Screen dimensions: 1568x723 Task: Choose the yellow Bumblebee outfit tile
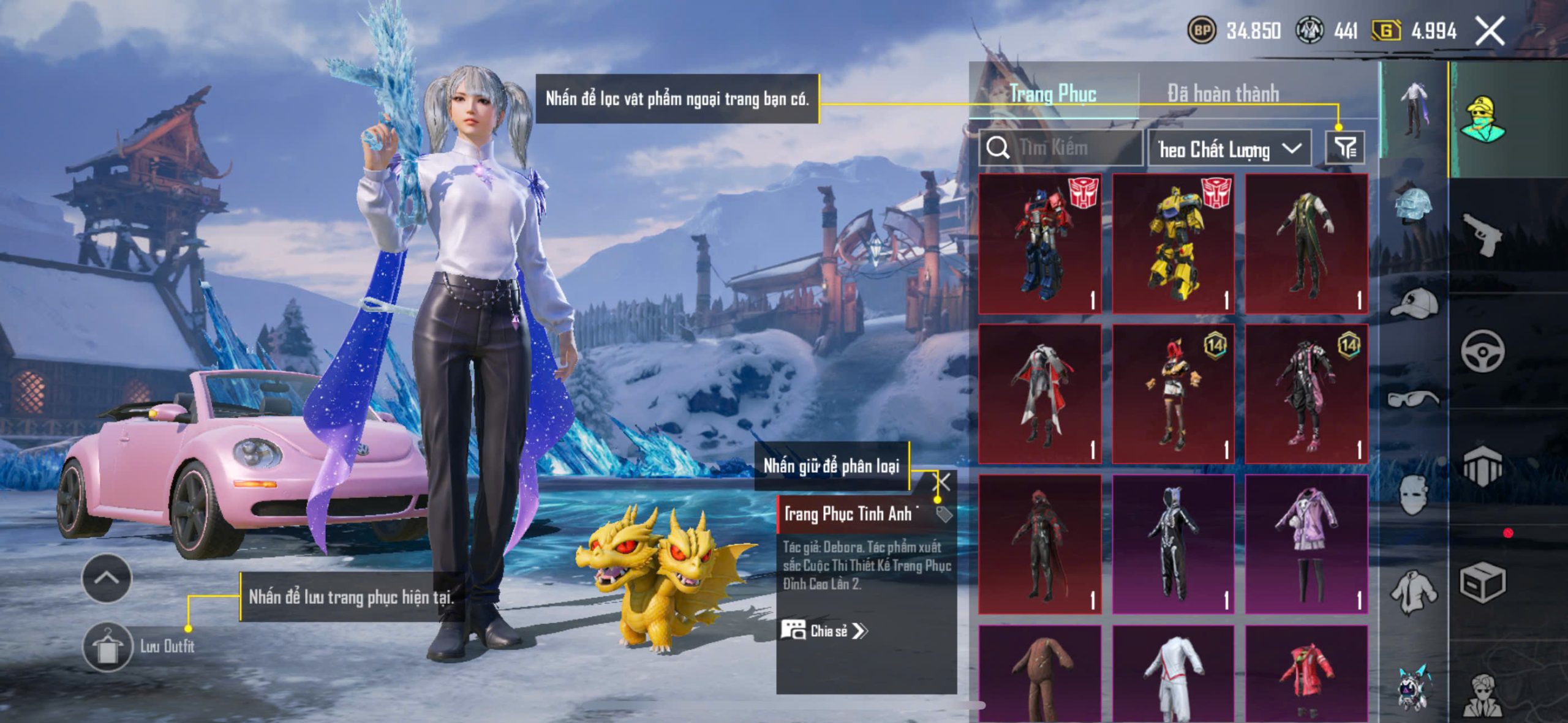1173,244
